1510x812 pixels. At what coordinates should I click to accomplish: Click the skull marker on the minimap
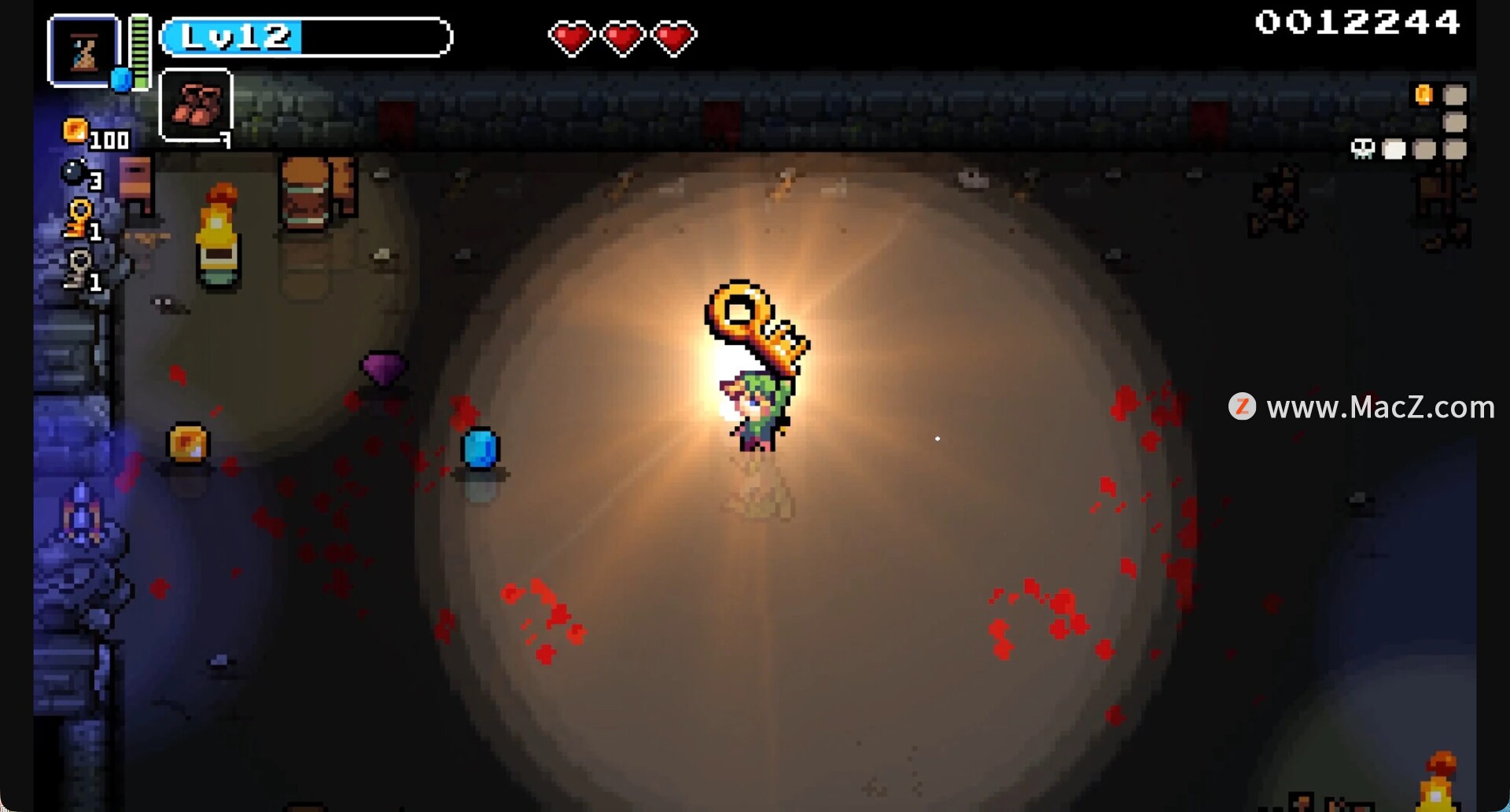(x=1362, y=149)
